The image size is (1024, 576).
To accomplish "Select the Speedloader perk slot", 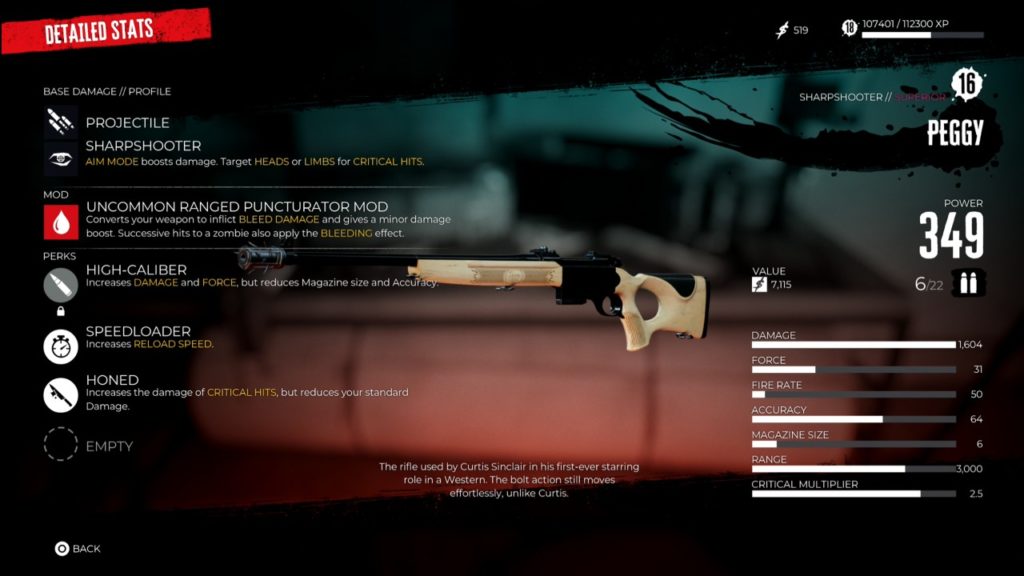I will (60, 346).
